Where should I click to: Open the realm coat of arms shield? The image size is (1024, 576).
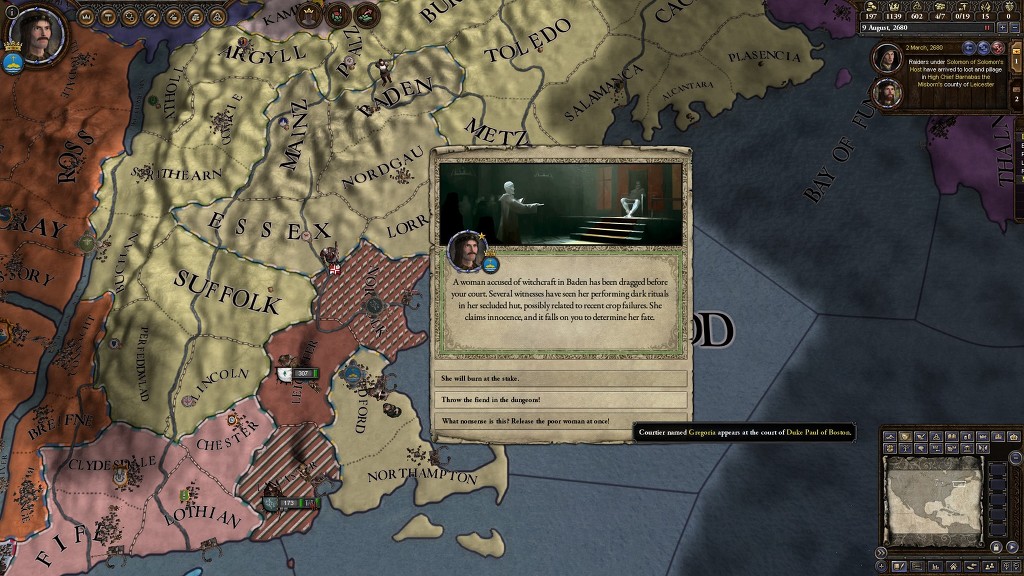pos(13,64)
